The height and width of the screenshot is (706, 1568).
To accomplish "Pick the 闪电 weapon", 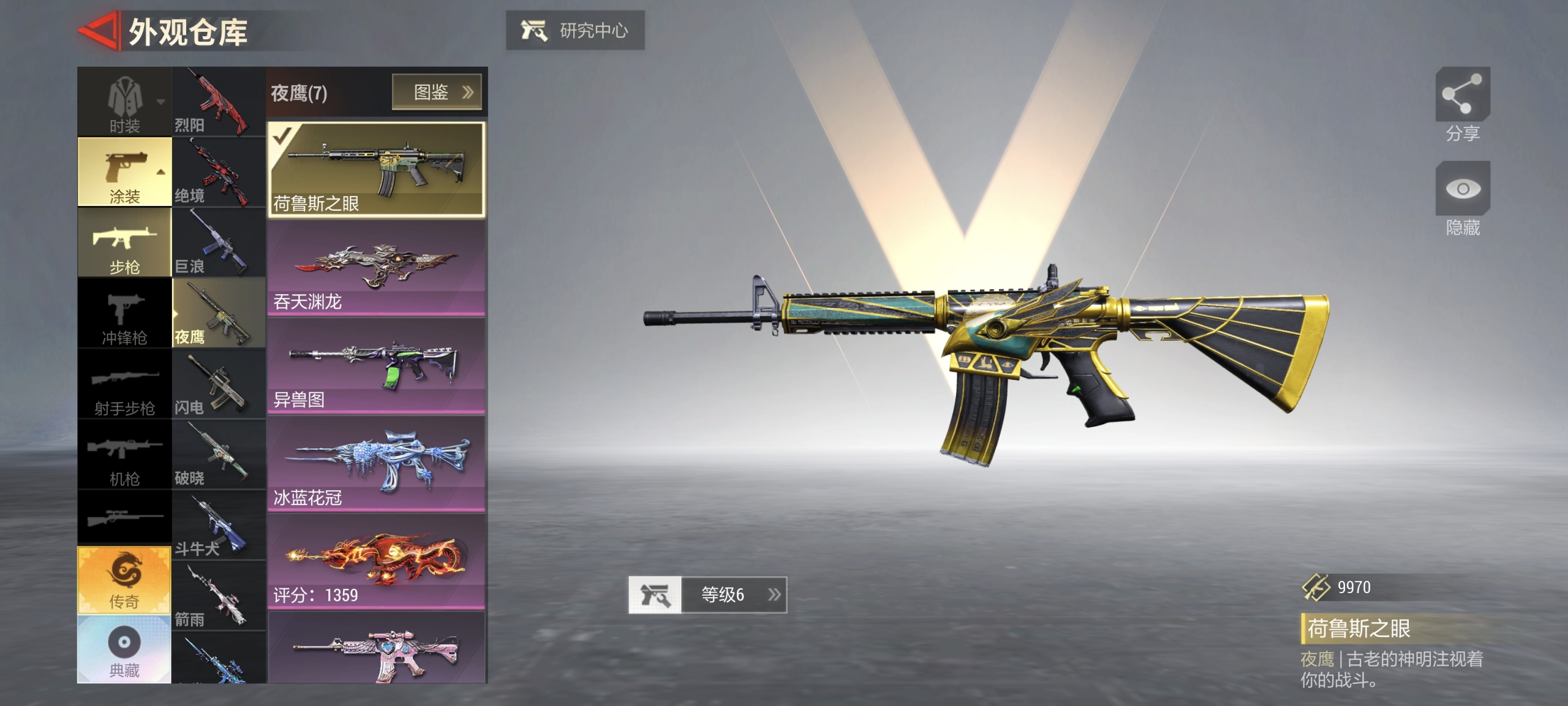I will coord(219,384).
